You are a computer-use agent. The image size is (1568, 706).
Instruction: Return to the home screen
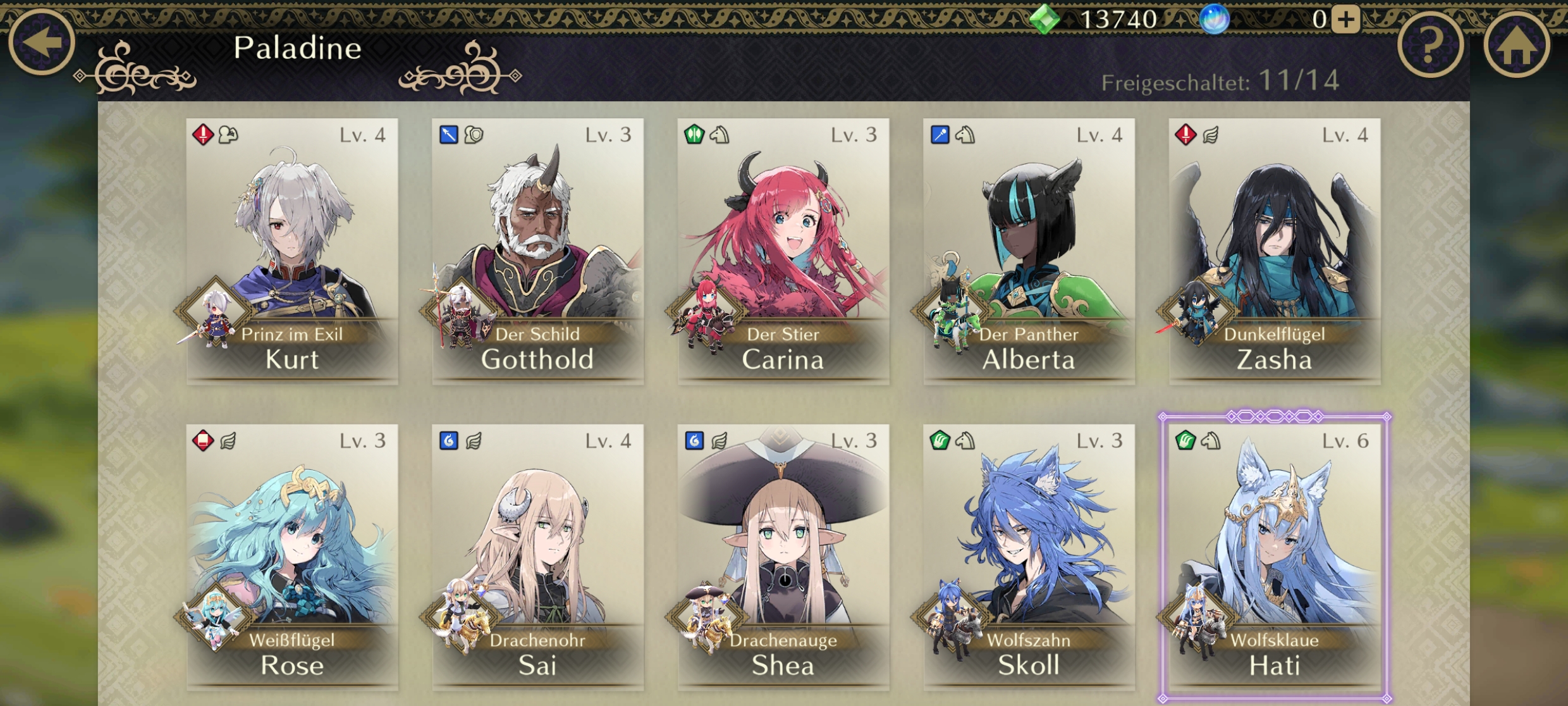pyautogui.click(x=1516, y=46)
